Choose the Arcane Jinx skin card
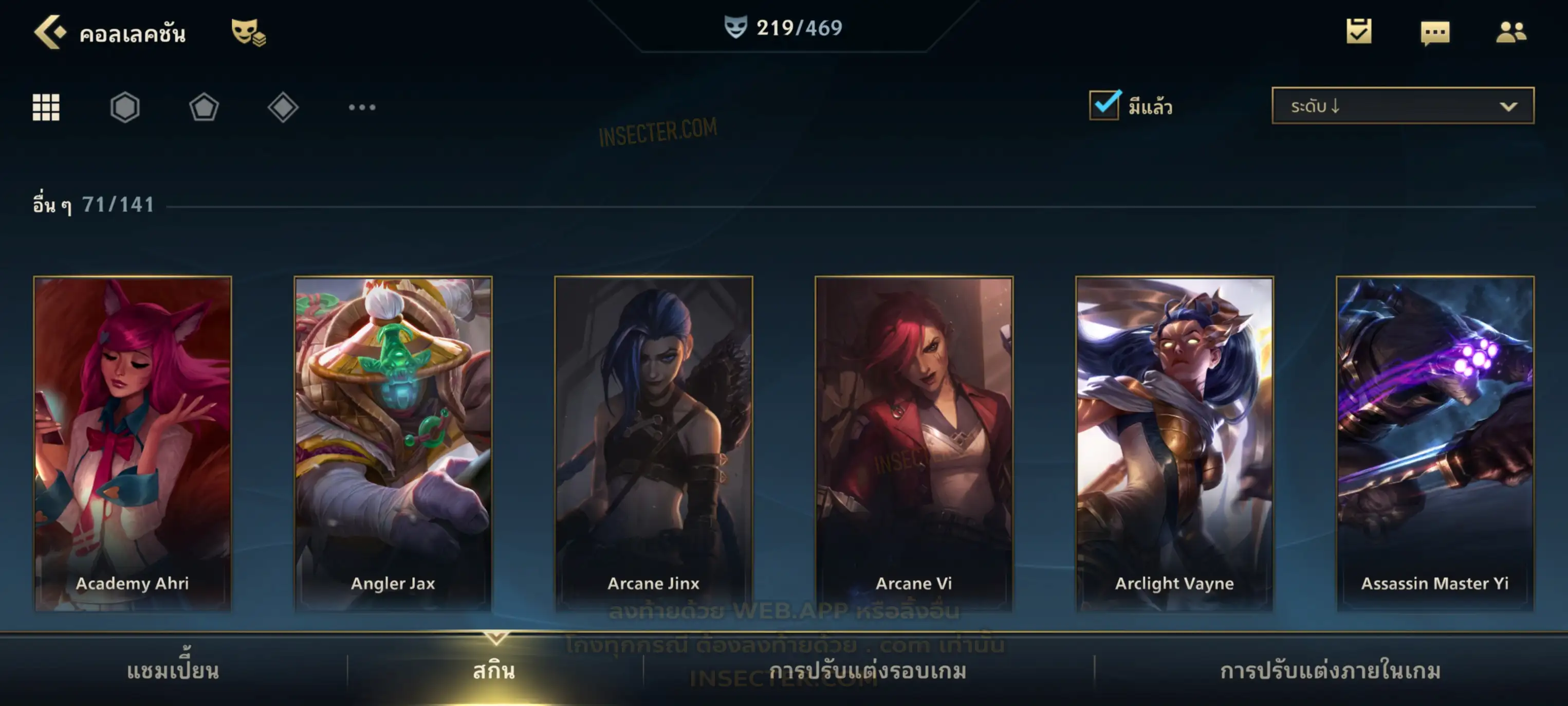 pos(654,443)
